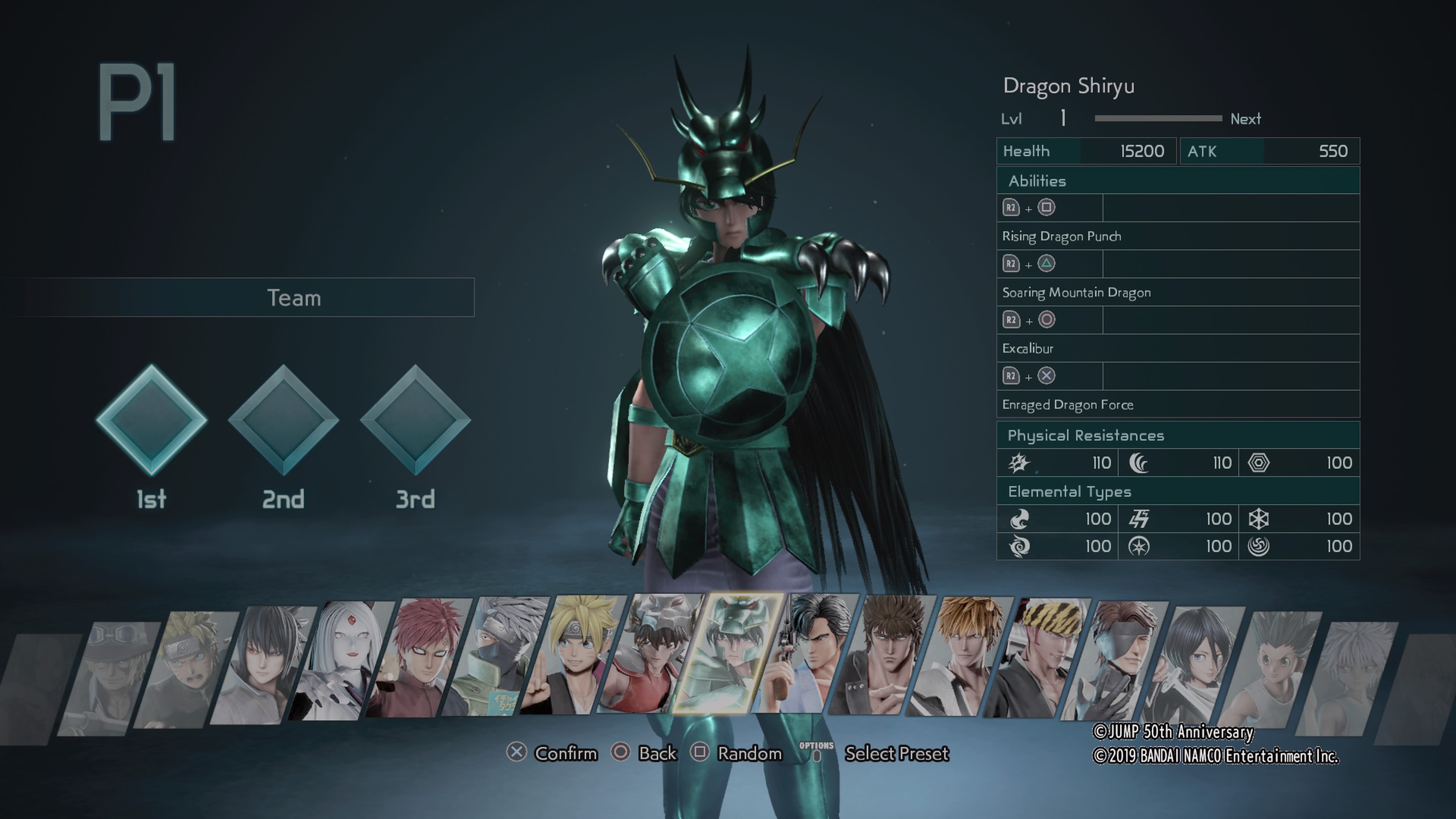The height and width of the screenshot is (819, 1456).
Task: Click the ice elemental type icon
Action: pyautogui.click(x=1260, y=518)
